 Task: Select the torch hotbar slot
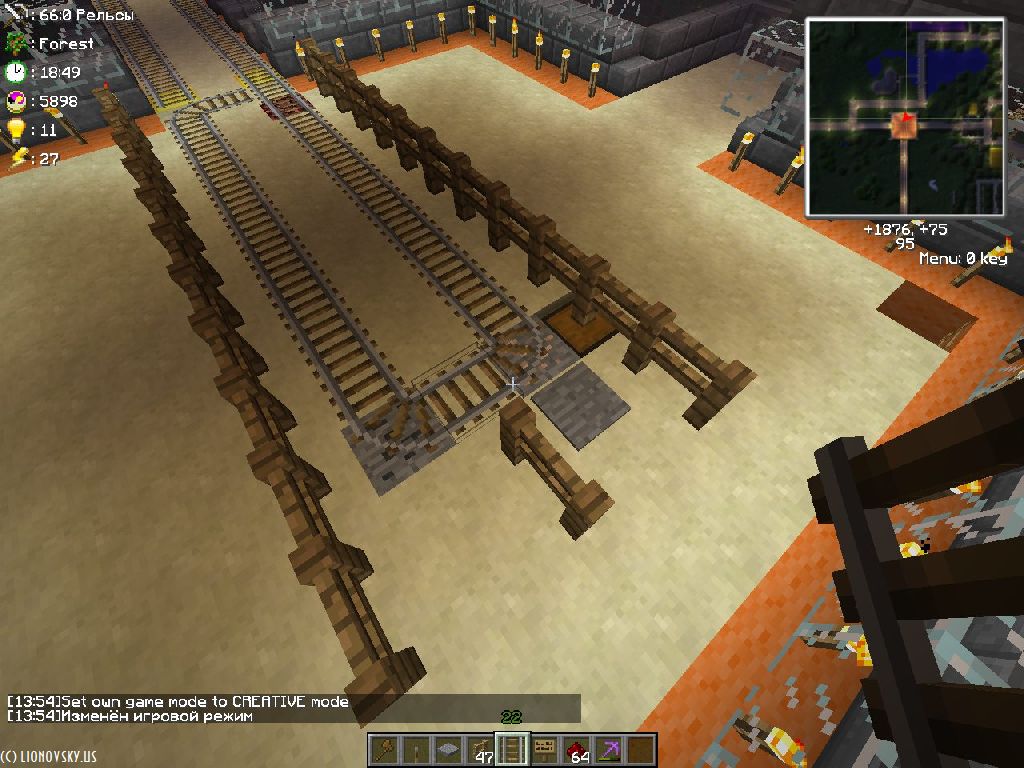(x=417, y=749)
